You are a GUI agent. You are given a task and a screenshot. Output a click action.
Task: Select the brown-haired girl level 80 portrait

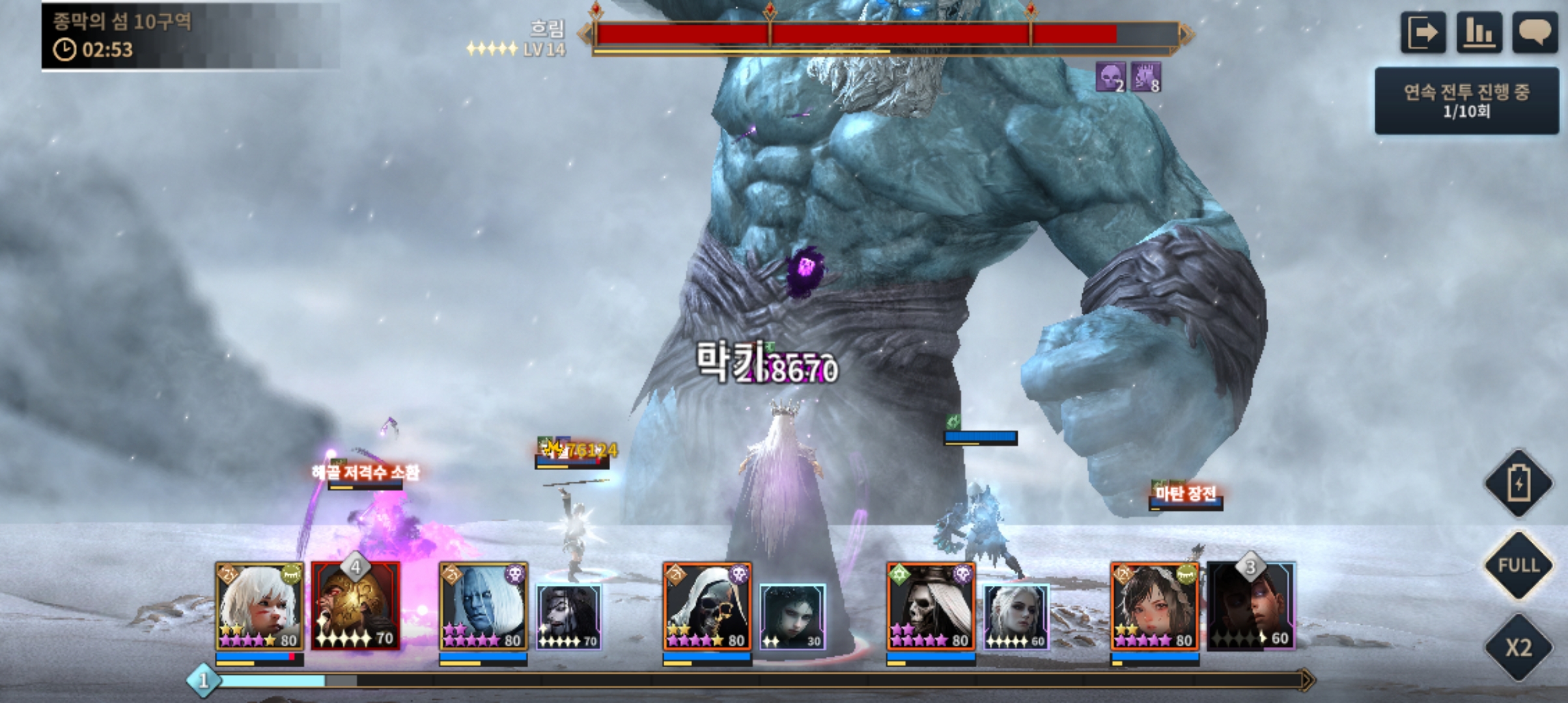coord(1154,606)
